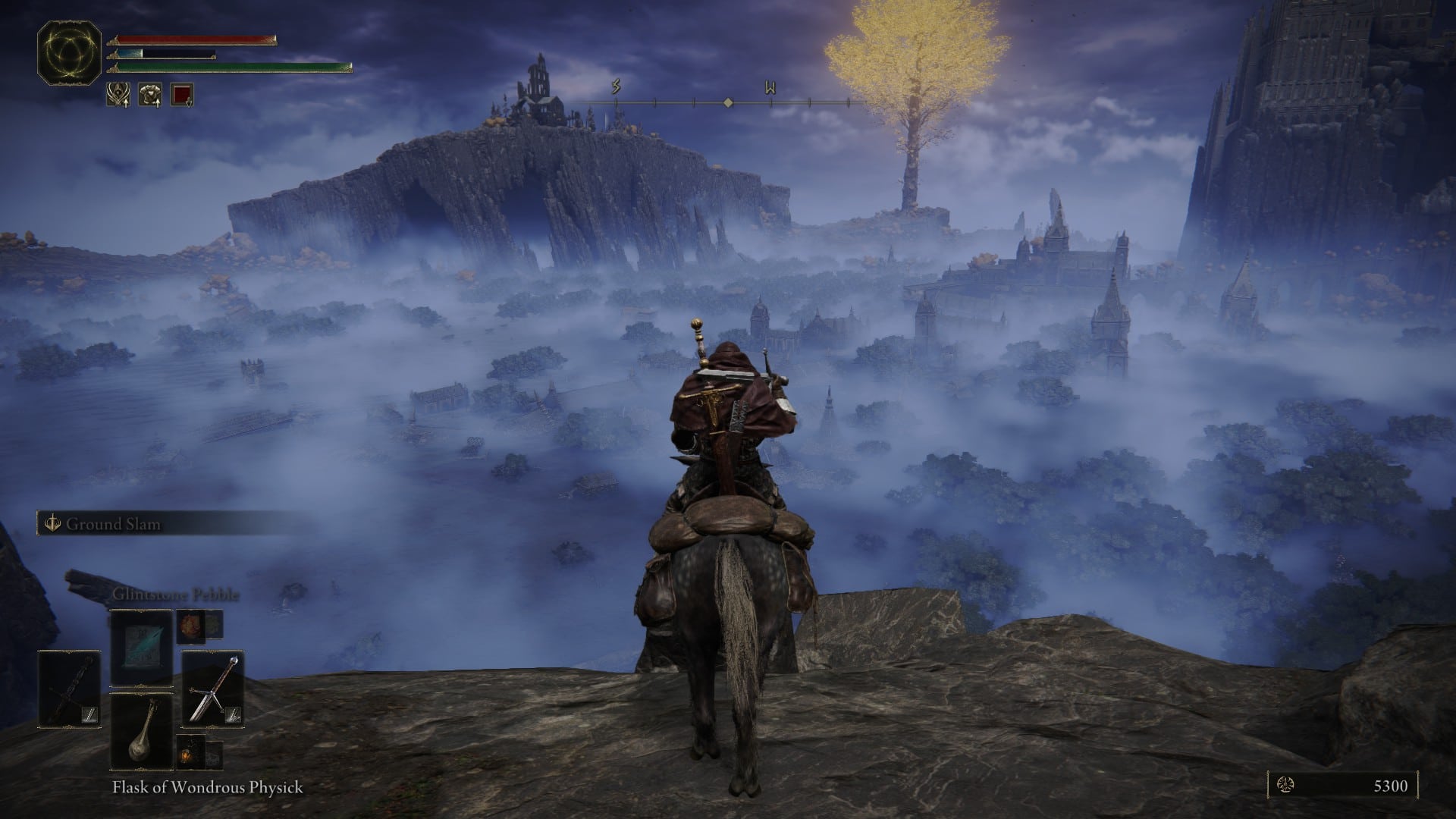
Task: Click the armor buff status icon
Action: [x=149, y=94]
